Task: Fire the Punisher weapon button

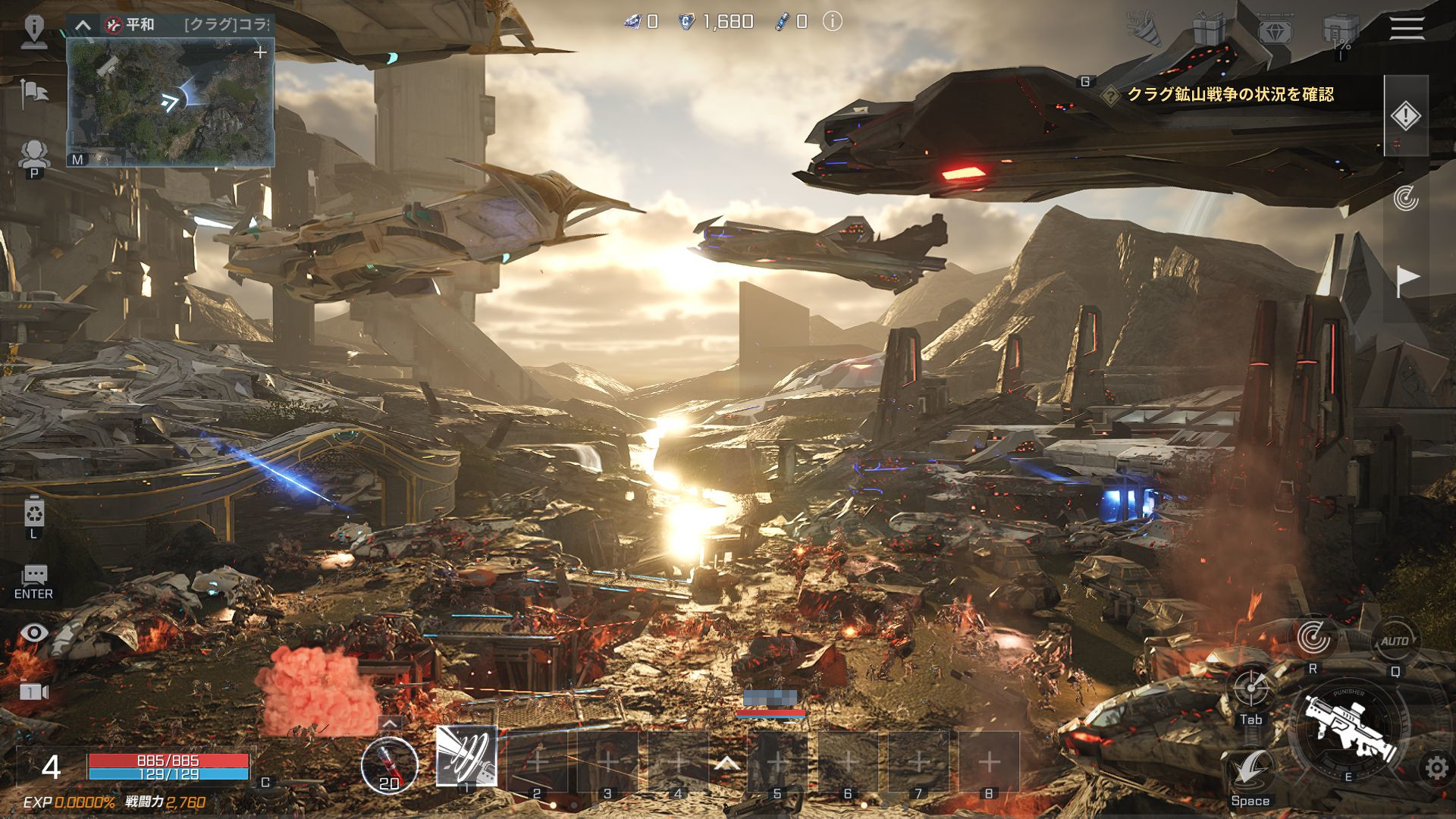Action: [x=1348, y=726]
